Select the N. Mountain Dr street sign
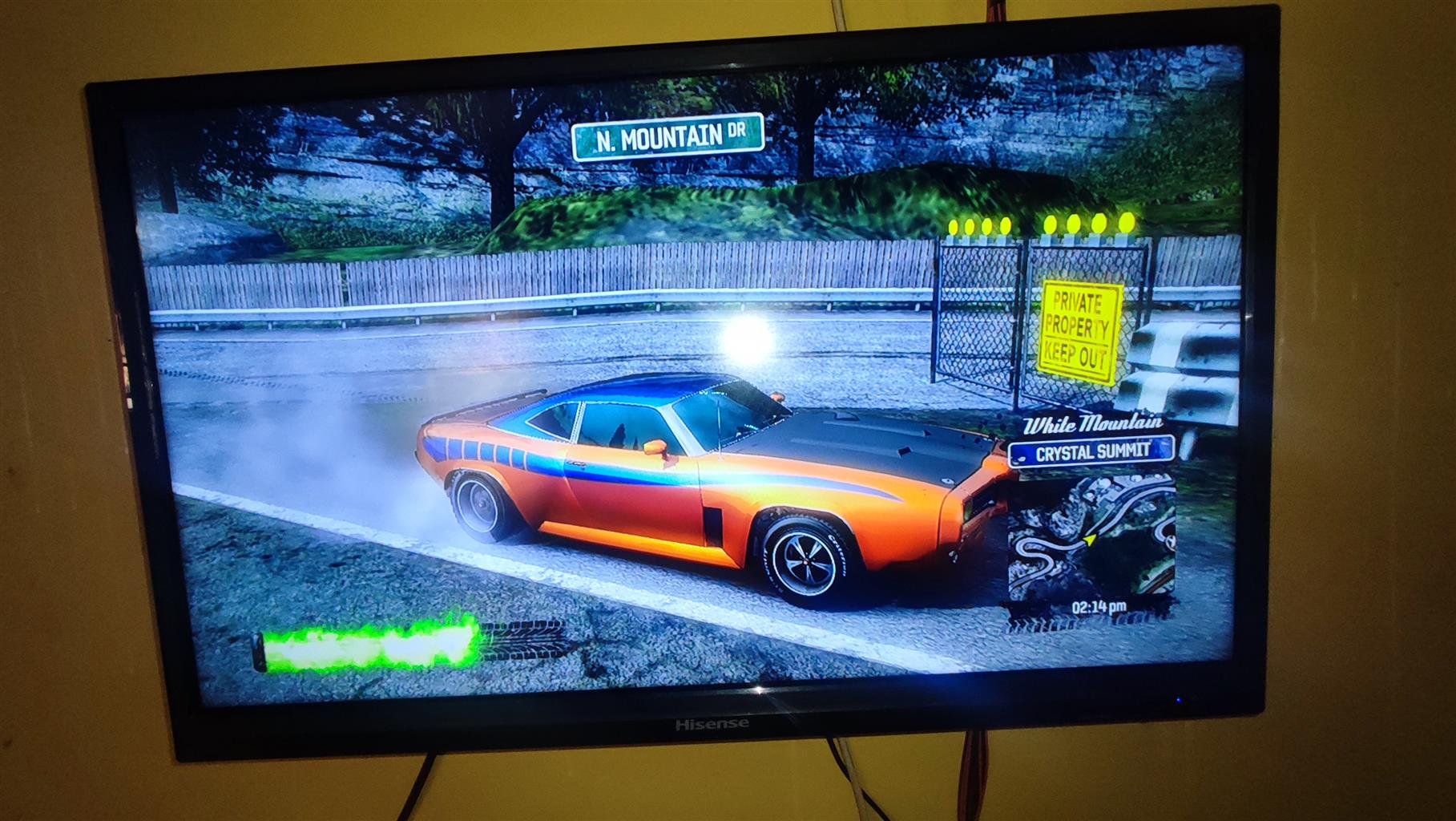This screenshot has height=821, width=1456. pyautogui.click(x=668, y=138)
